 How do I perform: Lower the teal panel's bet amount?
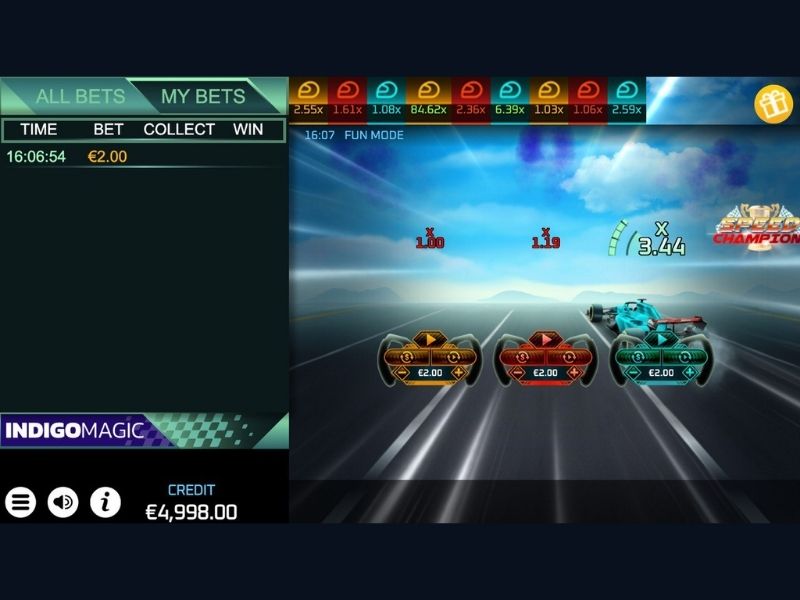[634, 373]
